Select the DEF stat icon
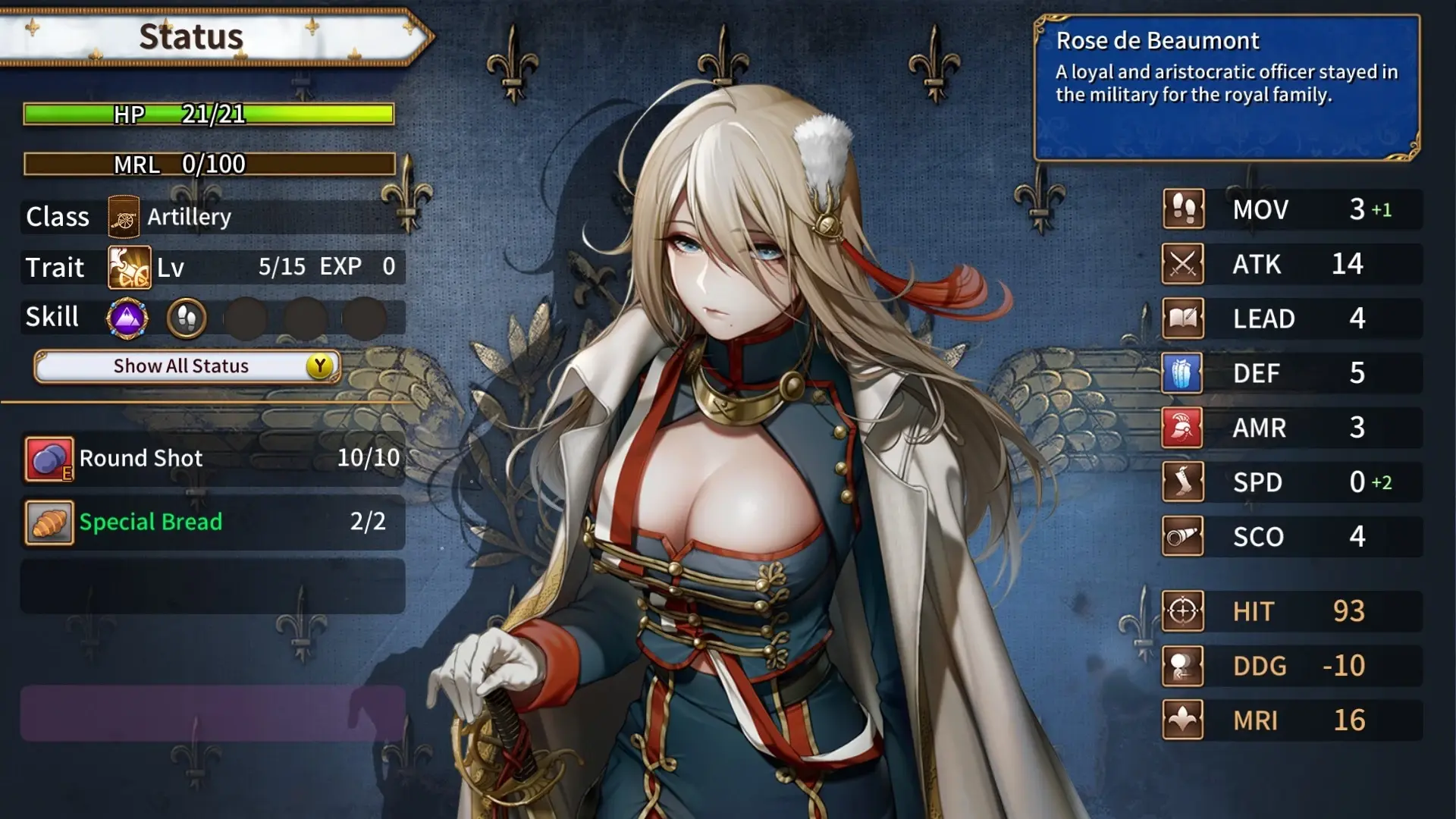 tap(1183, 373)
